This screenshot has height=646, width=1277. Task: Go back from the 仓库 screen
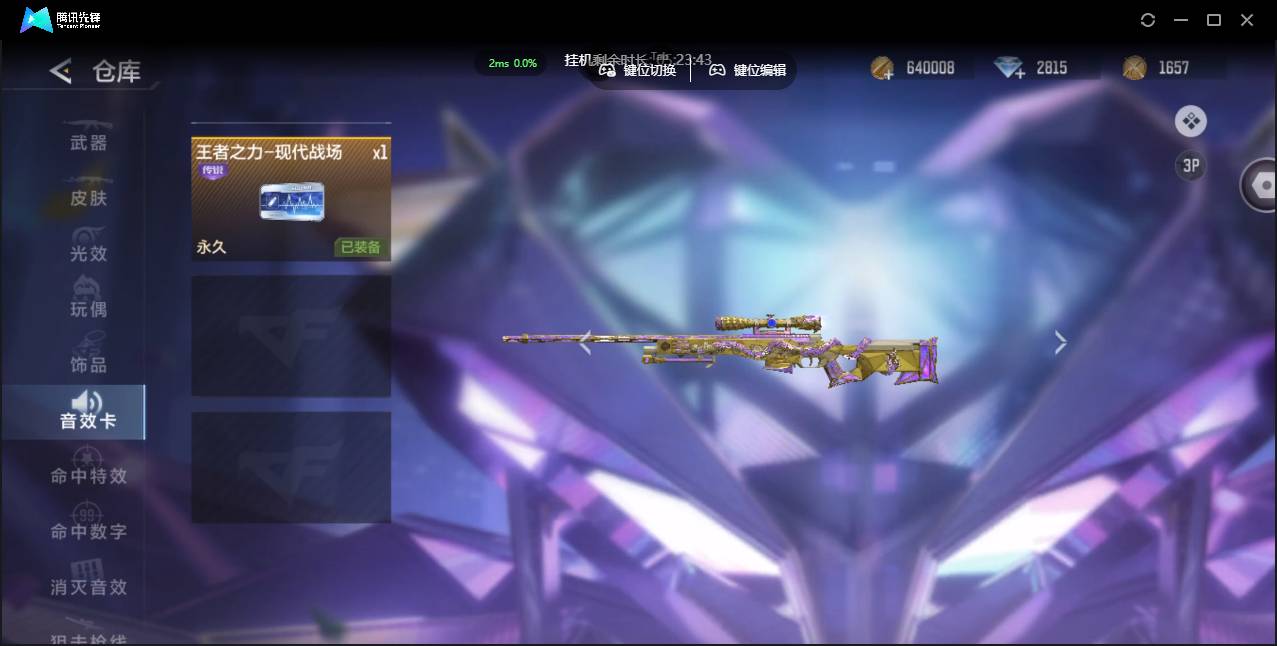coord(61,71)
